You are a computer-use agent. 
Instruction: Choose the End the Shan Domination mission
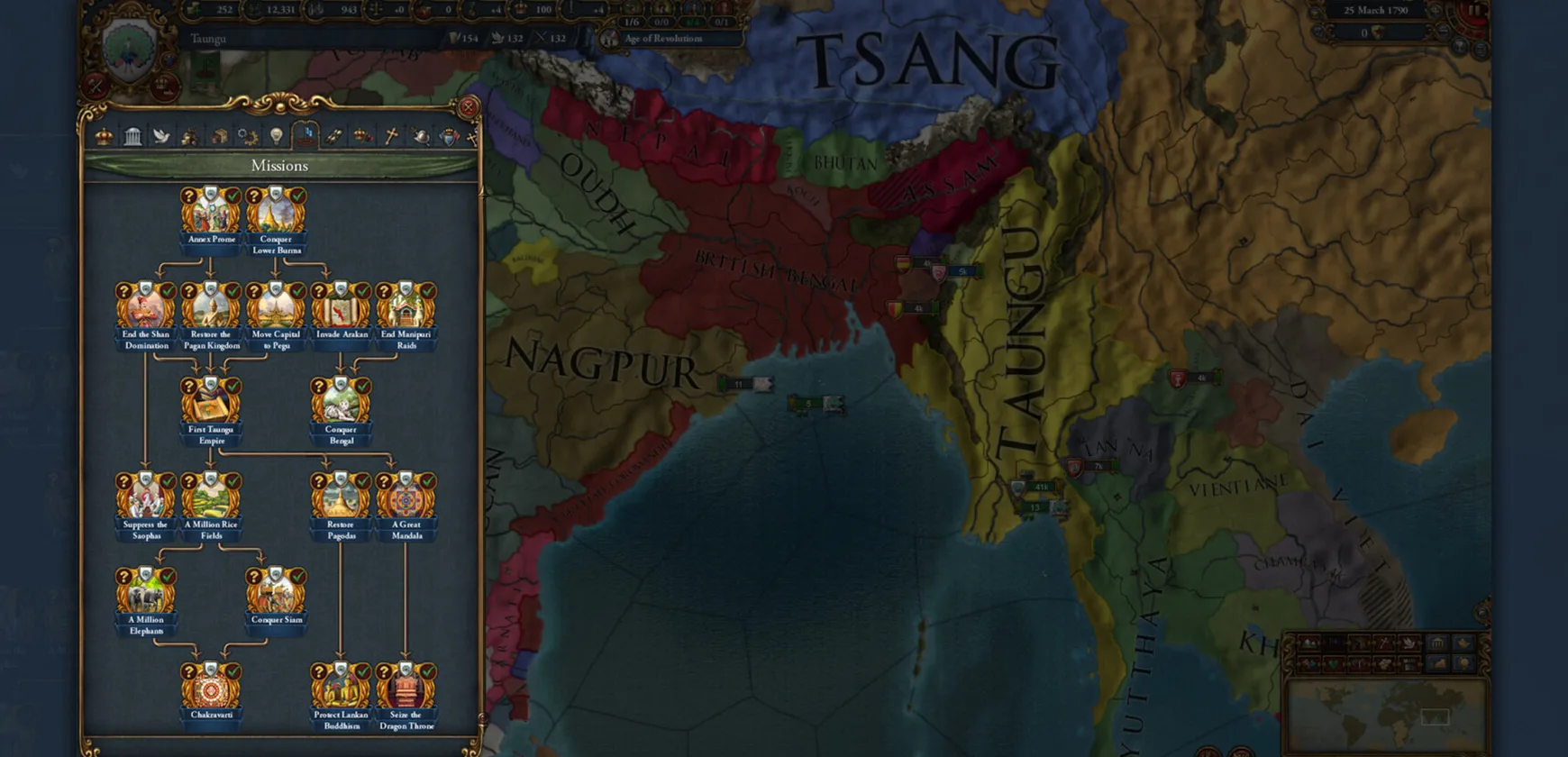[x=146, y=309]
